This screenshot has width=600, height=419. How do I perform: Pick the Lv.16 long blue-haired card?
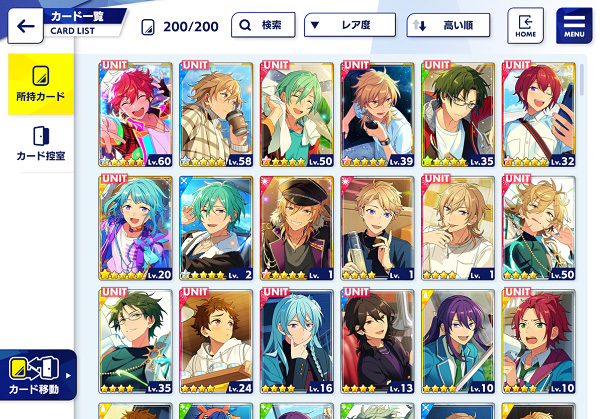(297, 342)
